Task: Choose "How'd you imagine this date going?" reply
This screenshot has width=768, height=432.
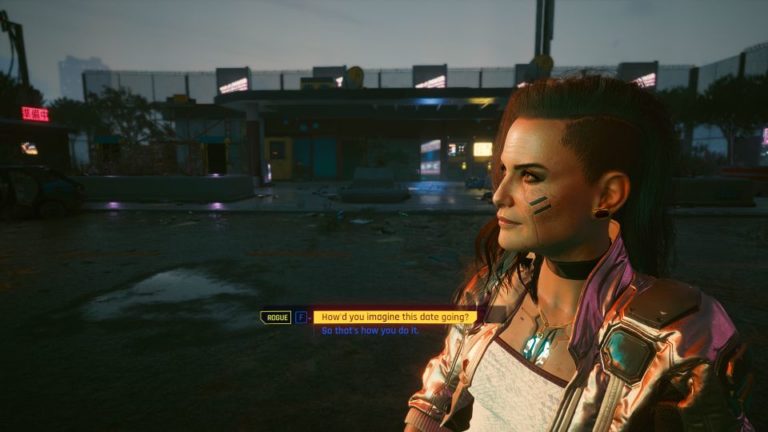Action: coord(395,317)
